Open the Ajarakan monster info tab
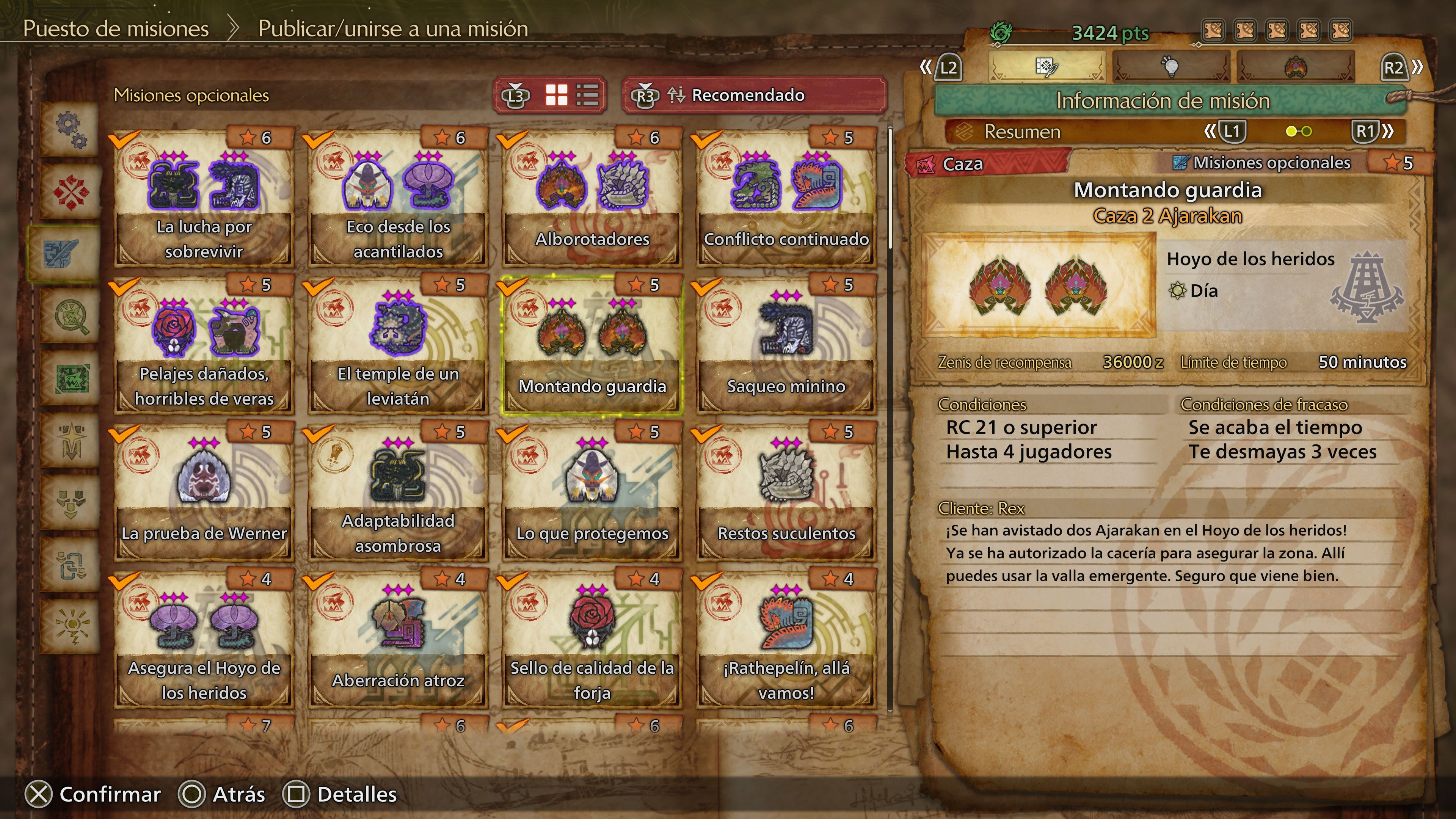 coord(1296,67)
